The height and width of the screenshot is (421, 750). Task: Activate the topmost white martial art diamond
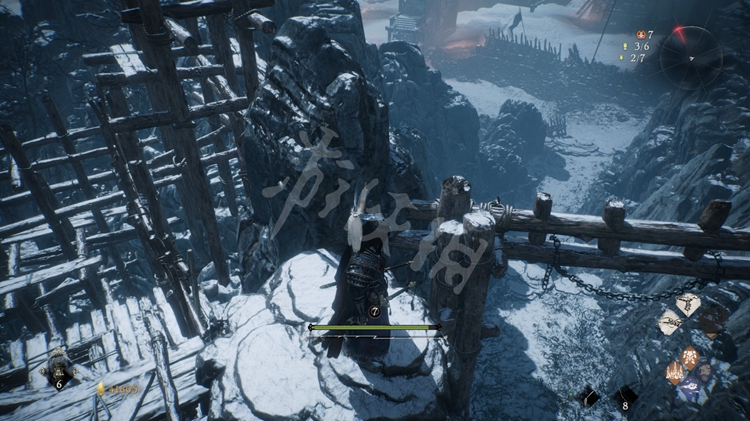point(688,304)
